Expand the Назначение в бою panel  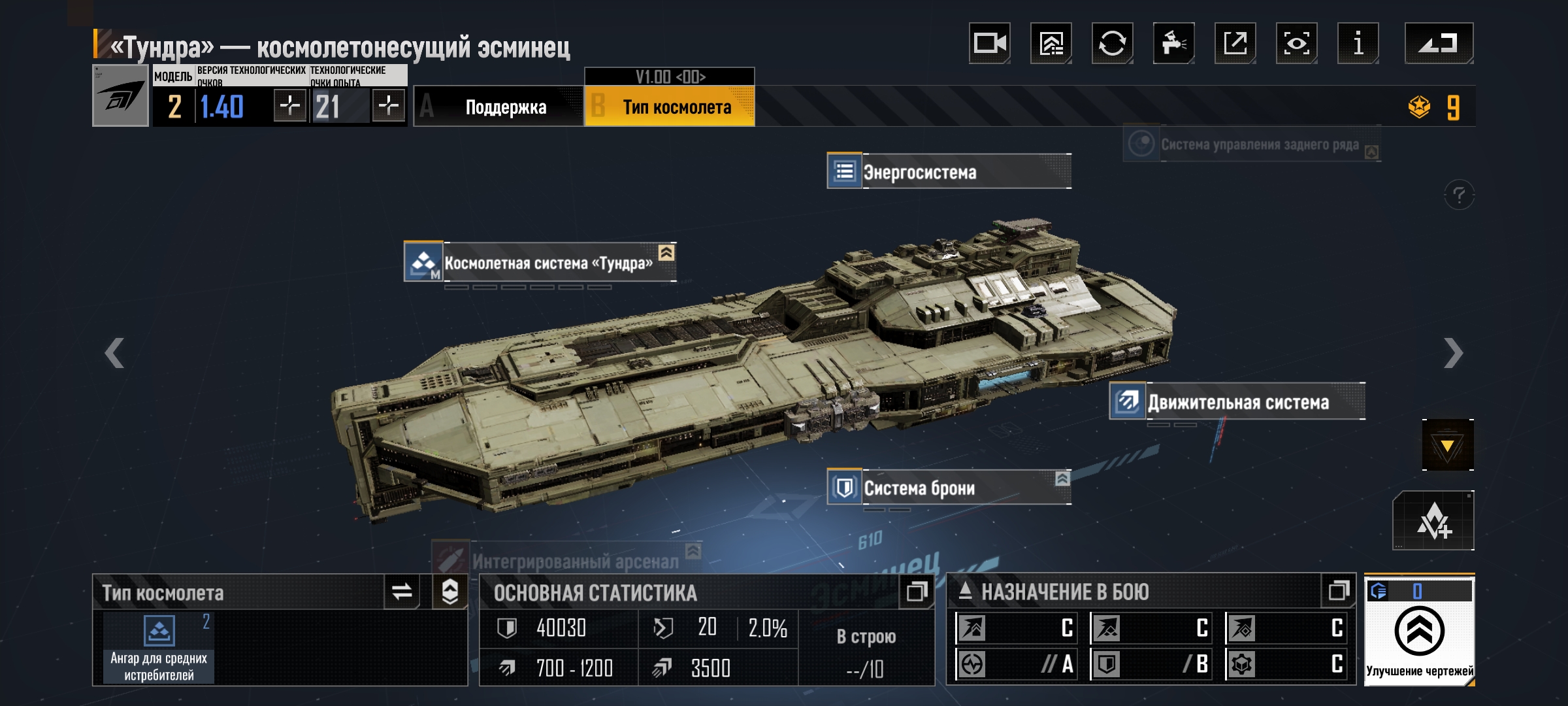[x=1339, y=591]
